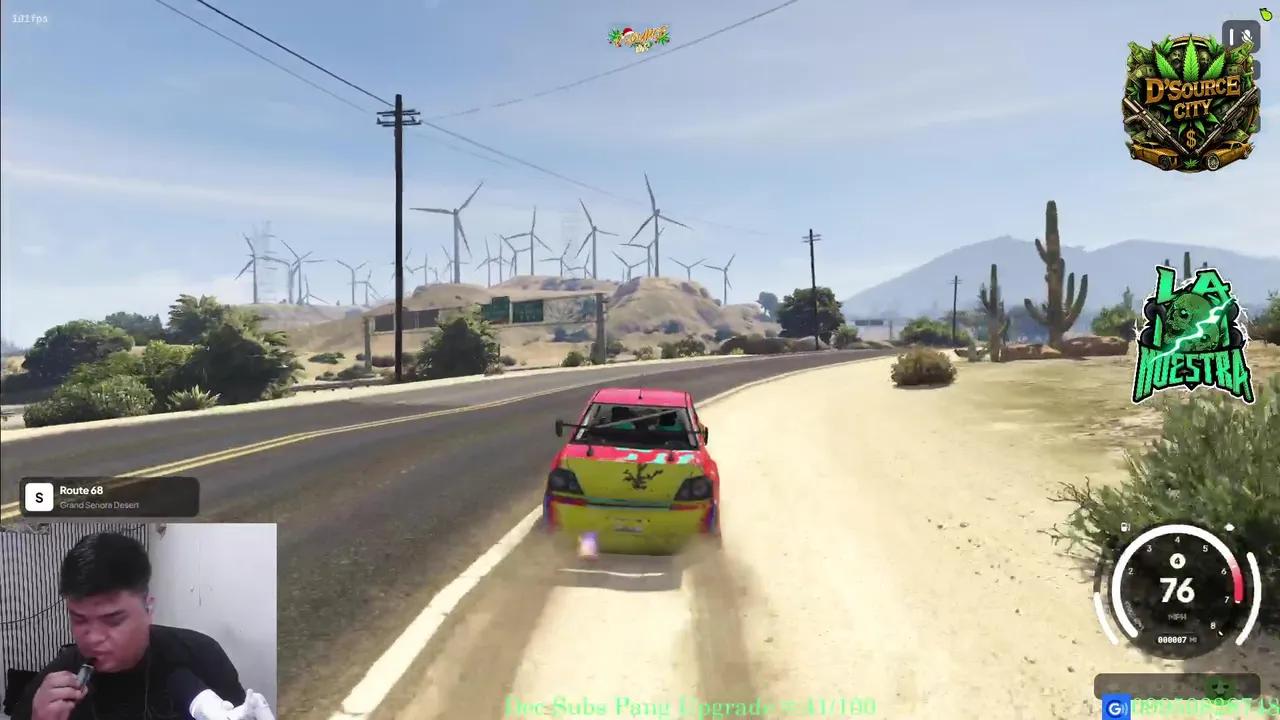1280x720 pixels.
Task: Toggle the voice activity bar beside the mic
Action: (x=1232, y=36)
